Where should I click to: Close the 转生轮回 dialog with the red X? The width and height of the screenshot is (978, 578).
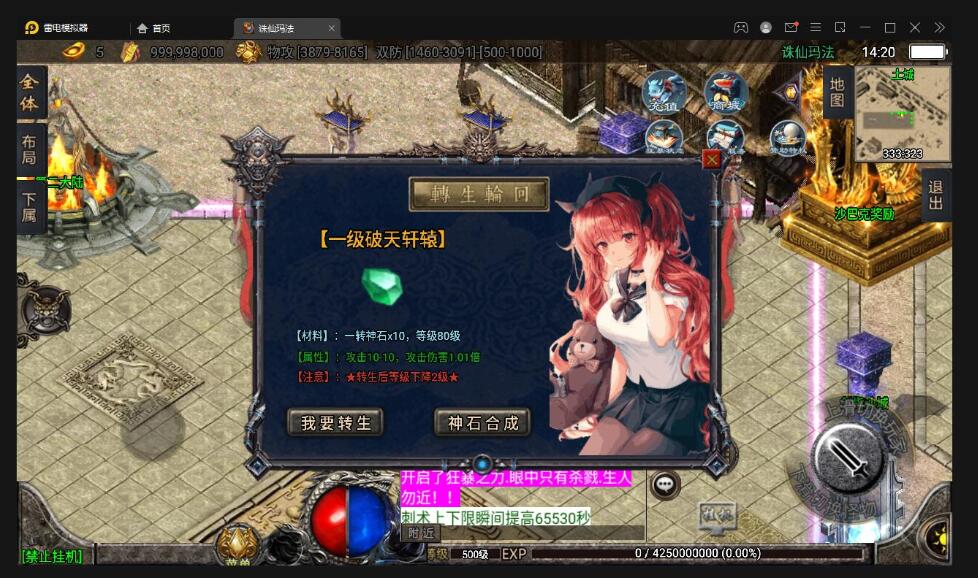[x=711, y=159]
